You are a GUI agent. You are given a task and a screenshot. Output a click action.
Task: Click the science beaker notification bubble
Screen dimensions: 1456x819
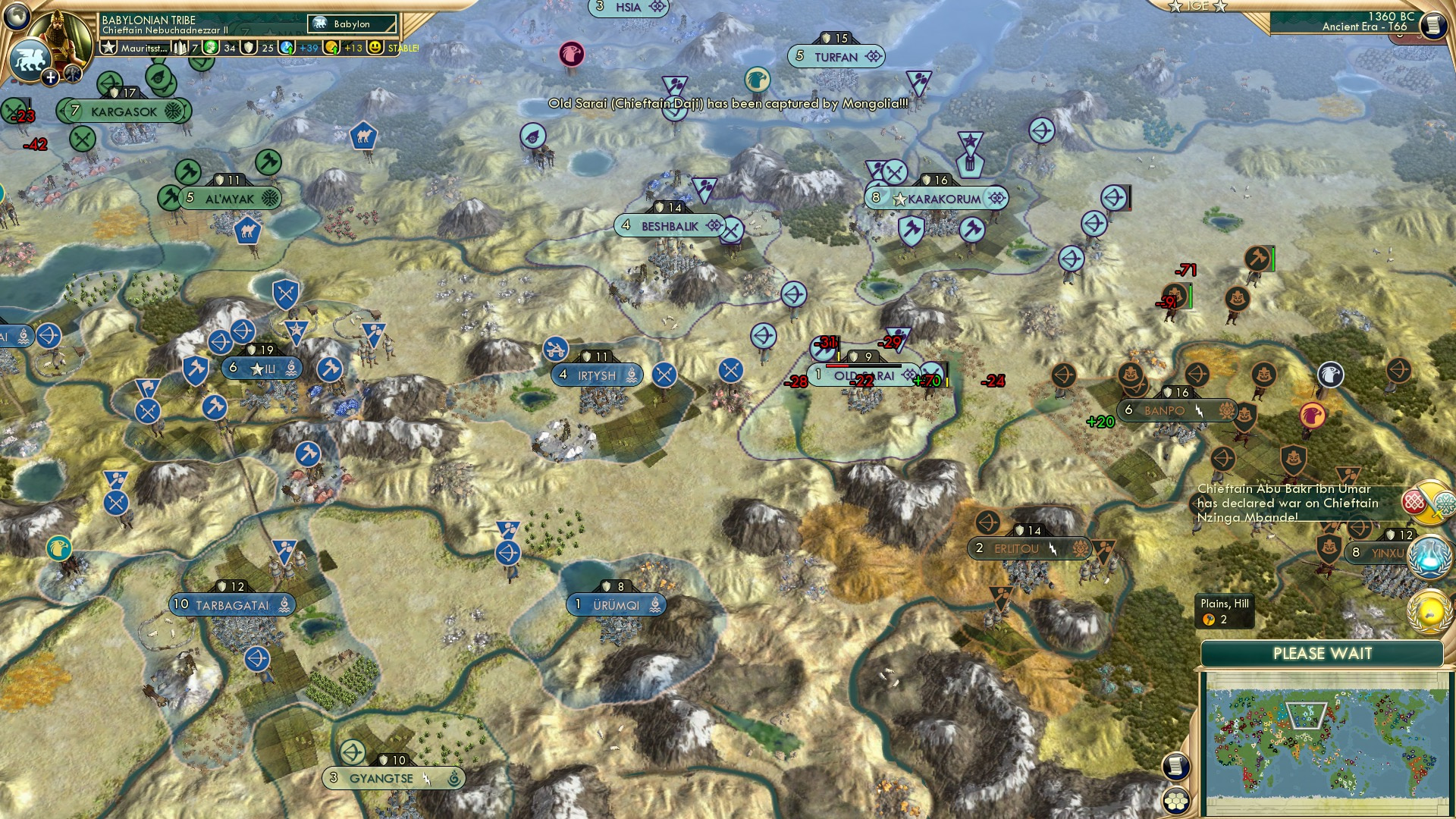coord(1428,555)
